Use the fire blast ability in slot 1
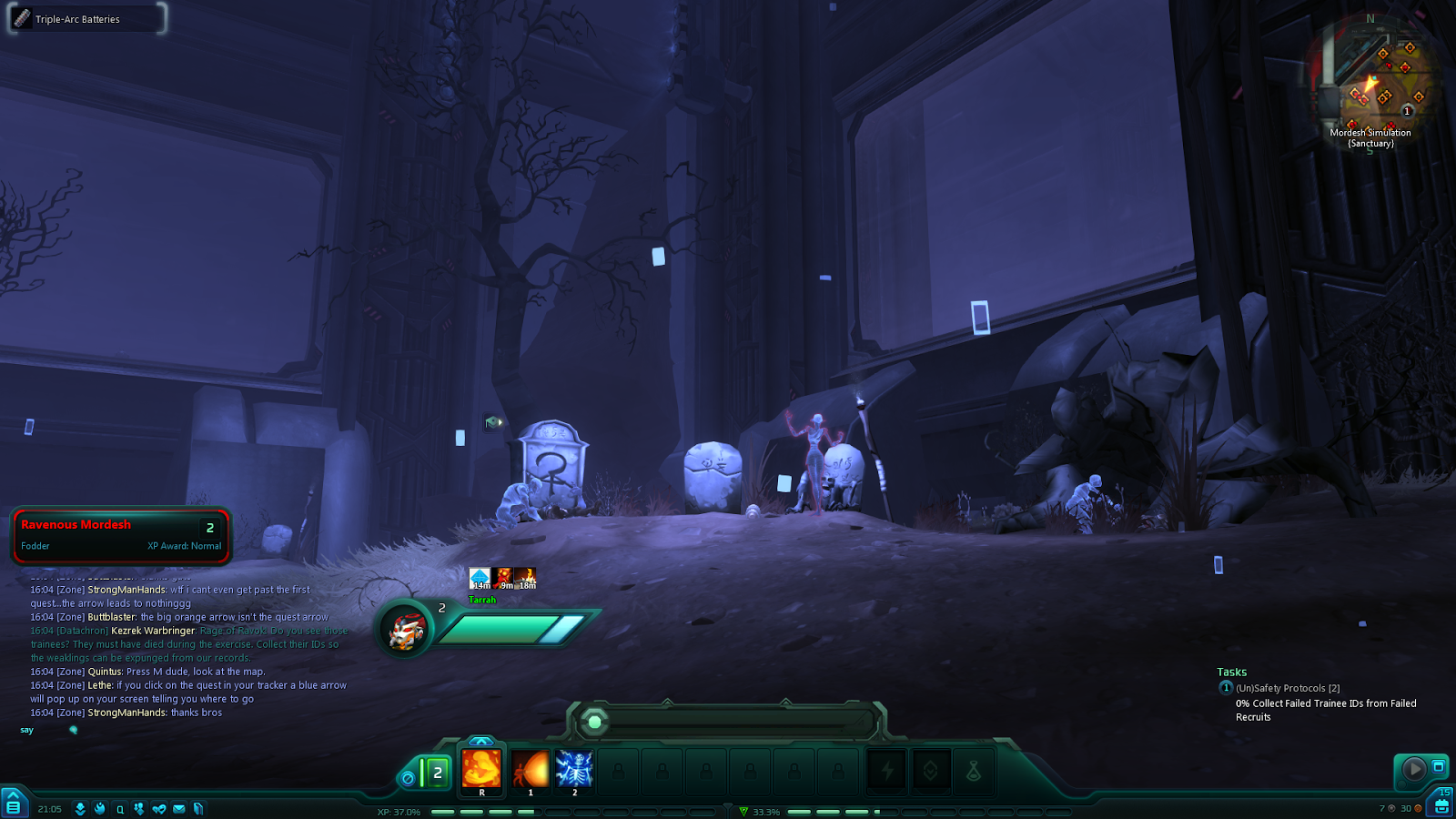1456x819 pixels. click(530, 769)
